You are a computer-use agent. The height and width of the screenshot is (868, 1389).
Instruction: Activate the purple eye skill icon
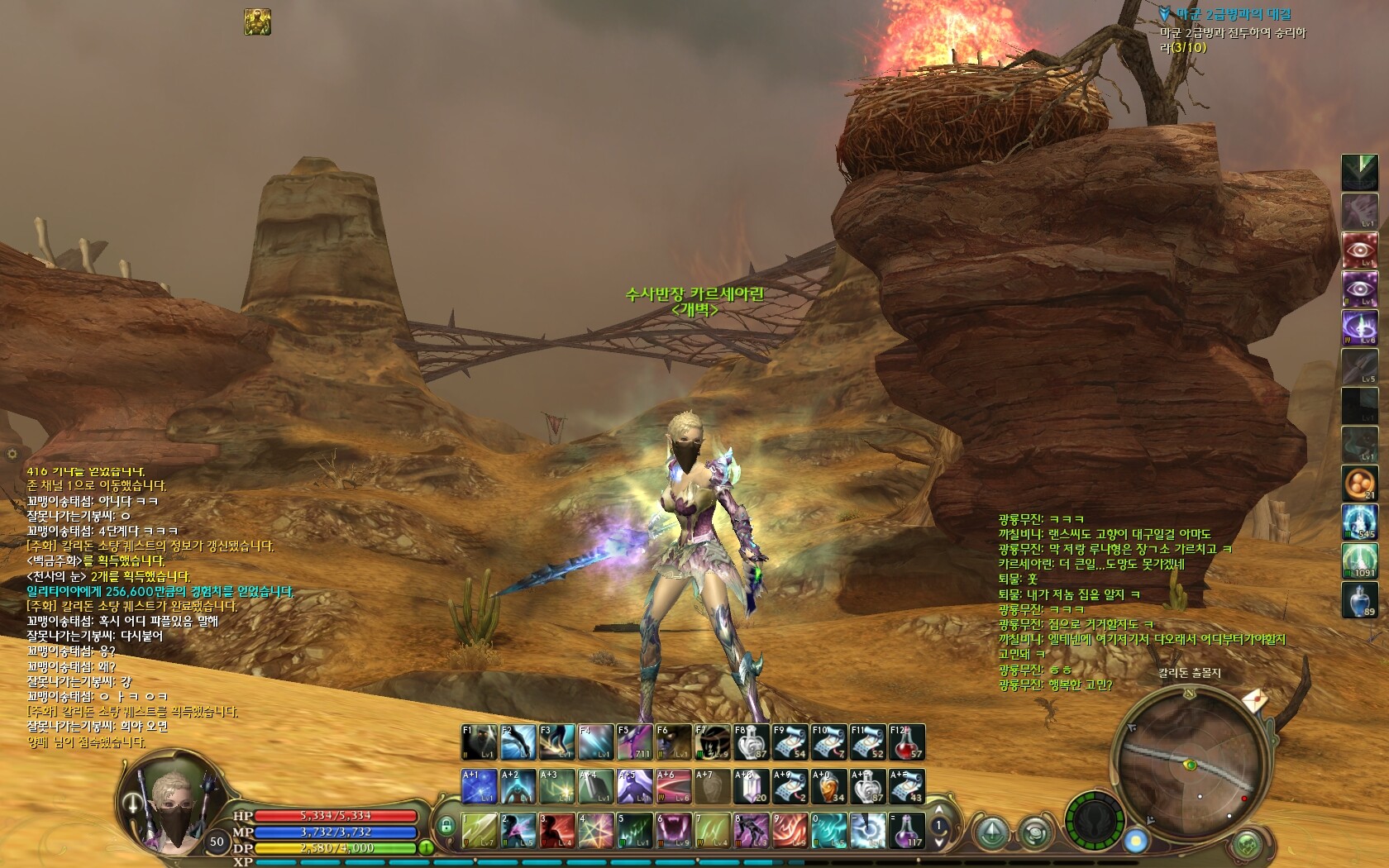[x=1358, y=289]
